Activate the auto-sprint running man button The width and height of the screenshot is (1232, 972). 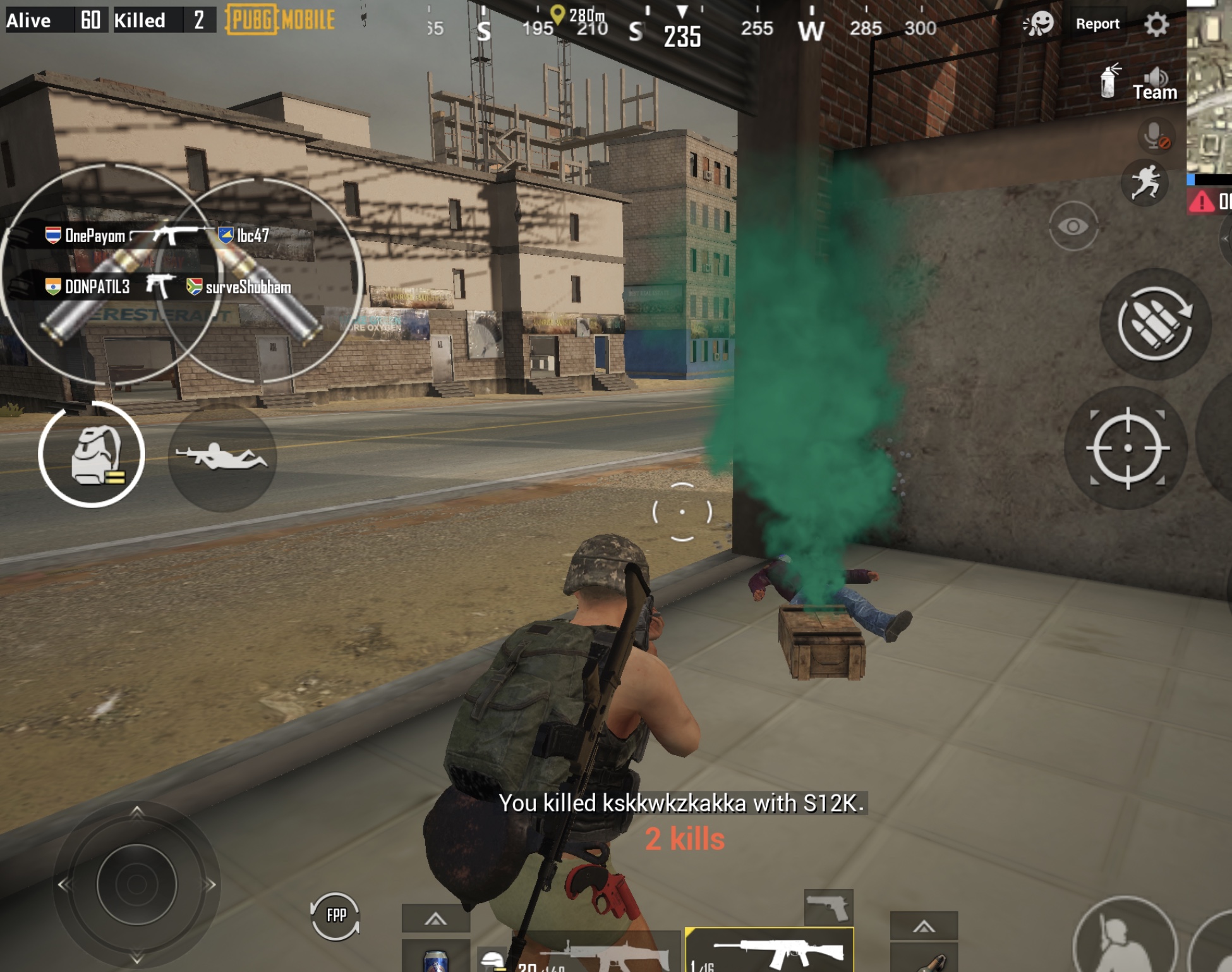(x=1145, y=183)
